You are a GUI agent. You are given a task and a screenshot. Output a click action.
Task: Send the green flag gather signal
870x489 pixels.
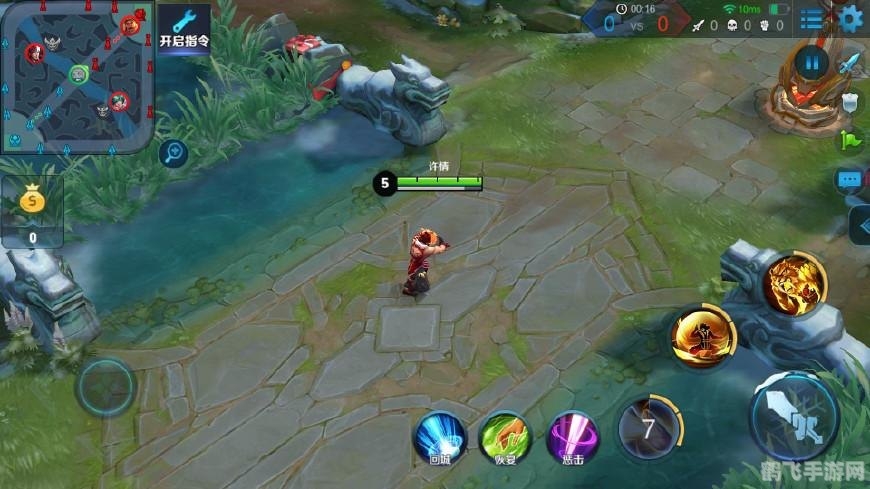point(850,140)
